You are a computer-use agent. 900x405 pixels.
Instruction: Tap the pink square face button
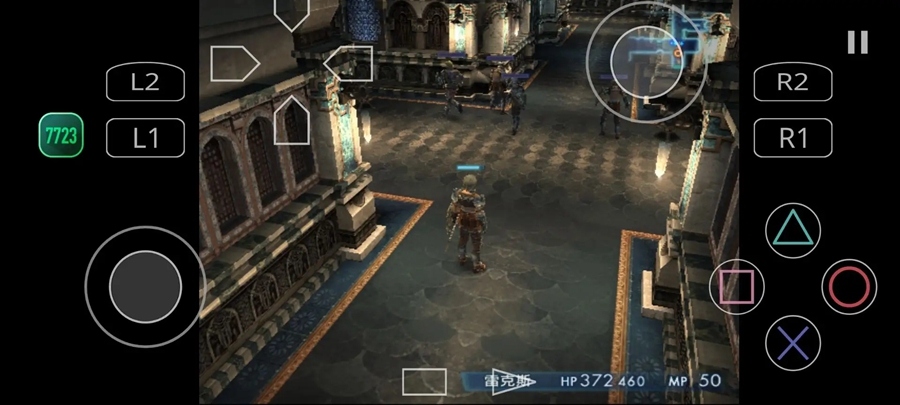[737, 287]
